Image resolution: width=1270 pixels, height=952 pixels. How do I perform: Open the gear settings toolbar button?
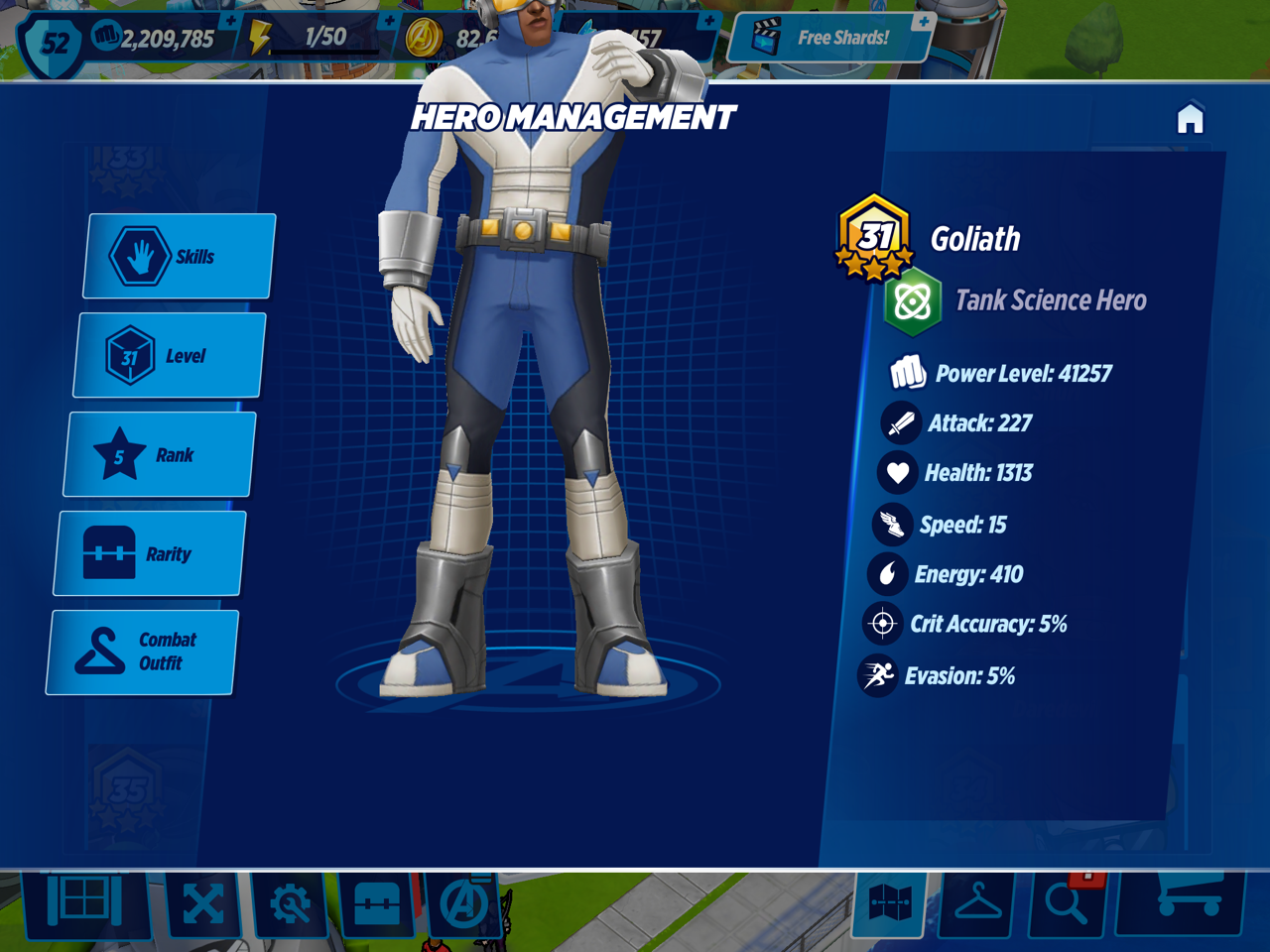pyautogui.click(x=290, y=903)
